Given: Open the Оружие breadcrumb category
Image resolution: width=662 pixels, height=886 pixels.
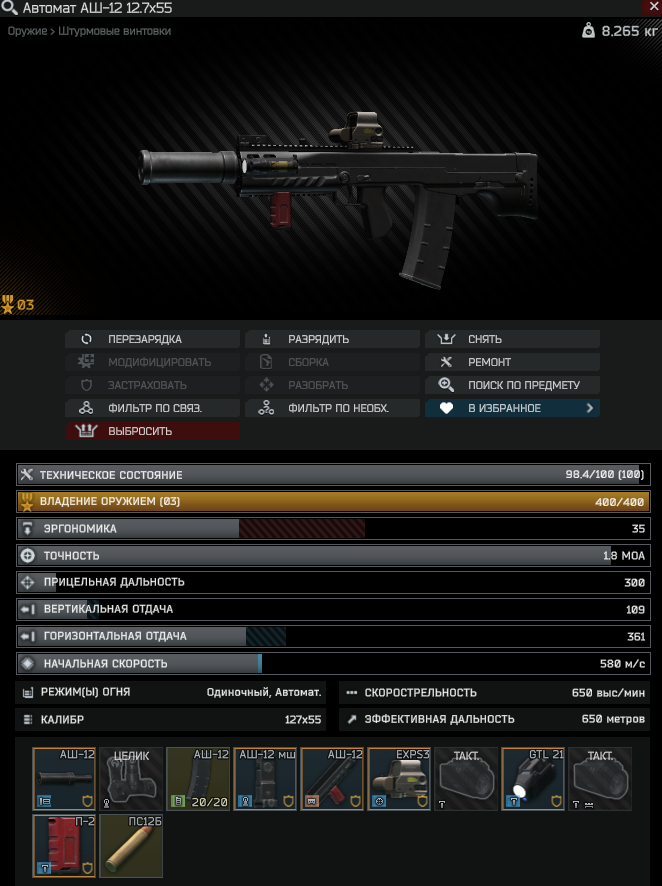Looking at the screenshot, I should tap(26, 32).
